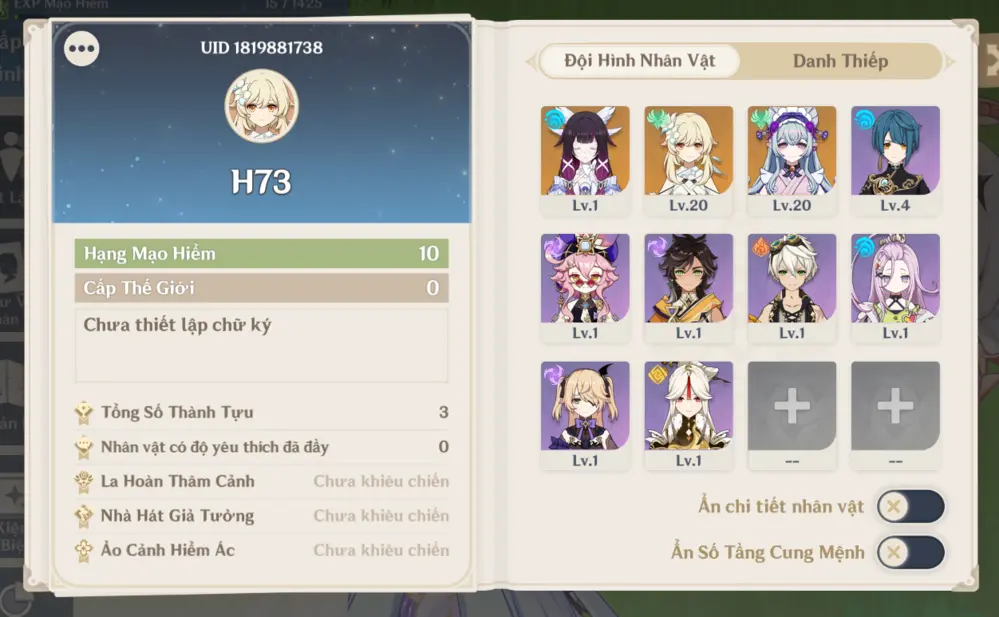Screen dimensions: 999x617
Task: Click the H73 profile avatar picture
Action: [262, 105]
